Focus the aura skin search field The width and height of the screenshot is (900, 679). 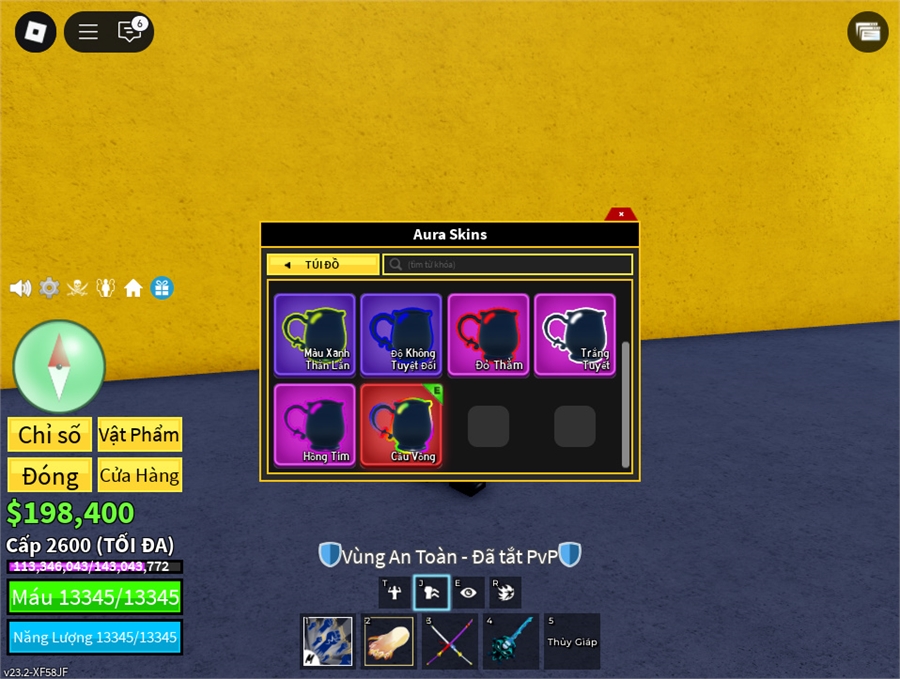(508, 265)
